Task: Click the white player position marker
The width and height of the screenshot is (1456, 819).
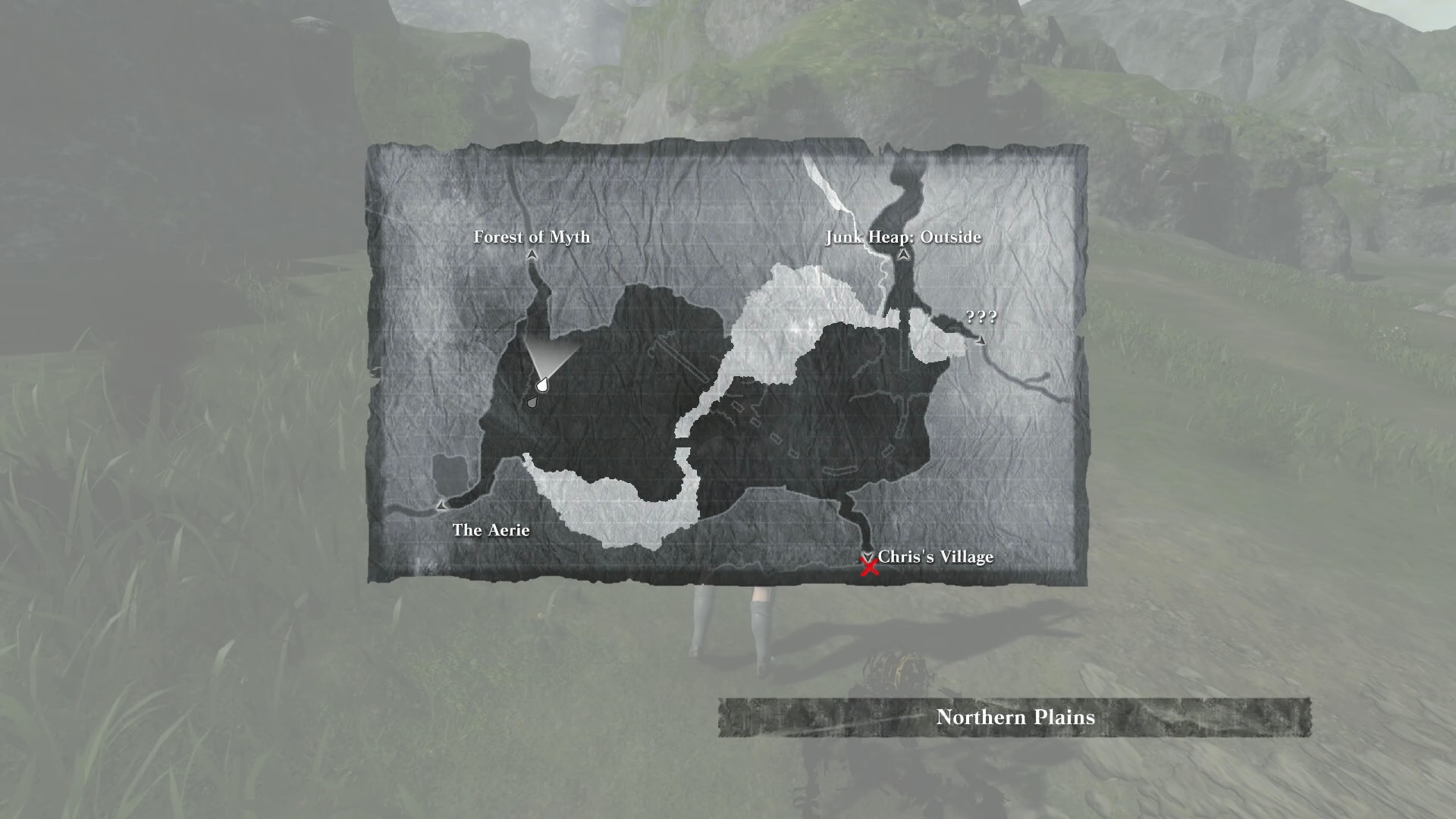Action: pos(542,385)
